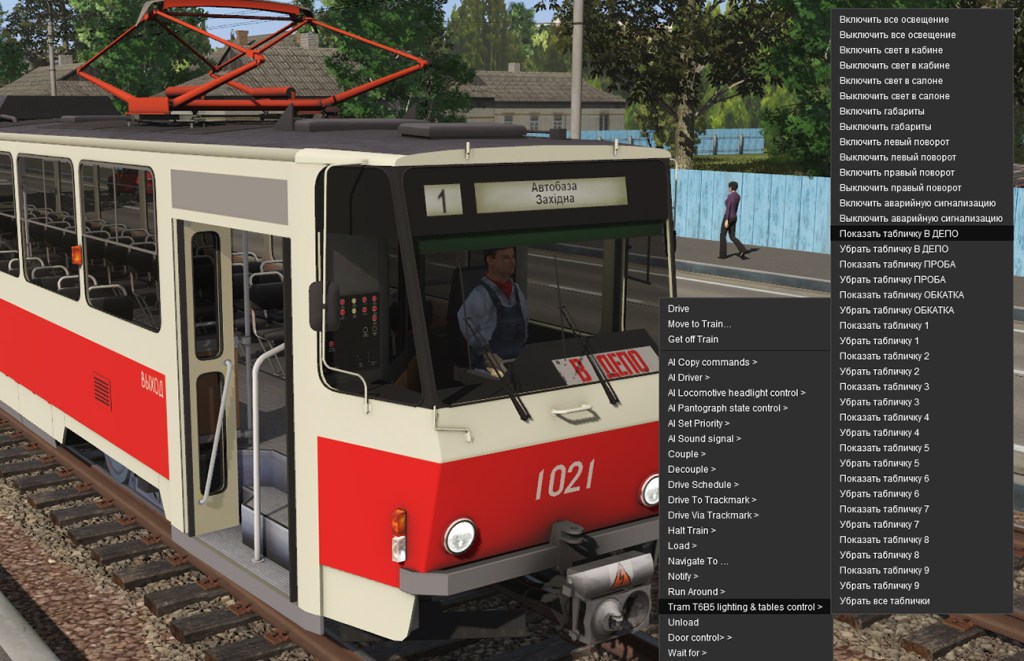Screen dimensions: 1024x661
Task: Open the Run Around submenu
Action: pyautogui.click(x=697, y=592)
